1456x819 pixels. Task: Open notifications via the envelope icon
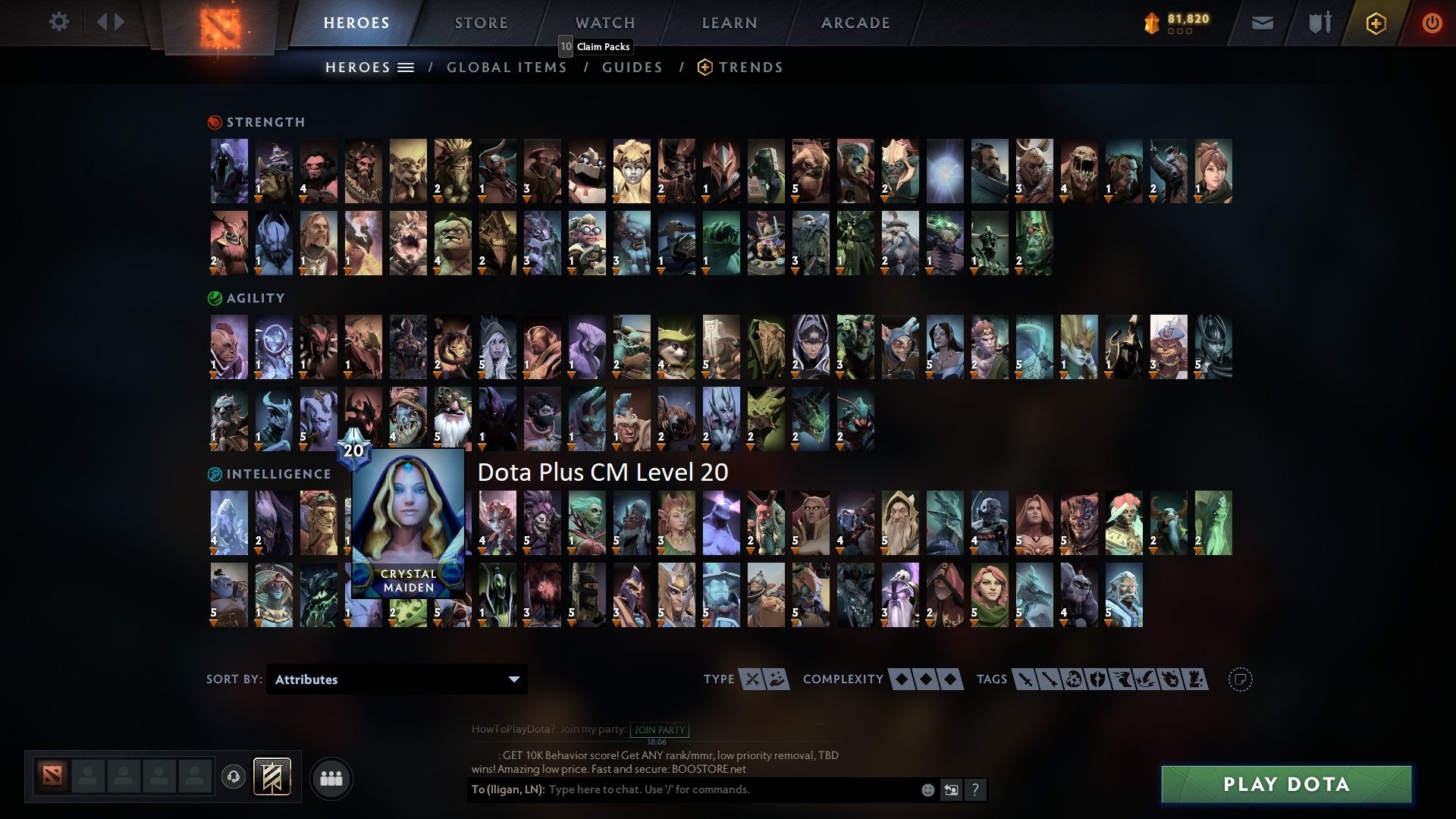point(1263,23)
